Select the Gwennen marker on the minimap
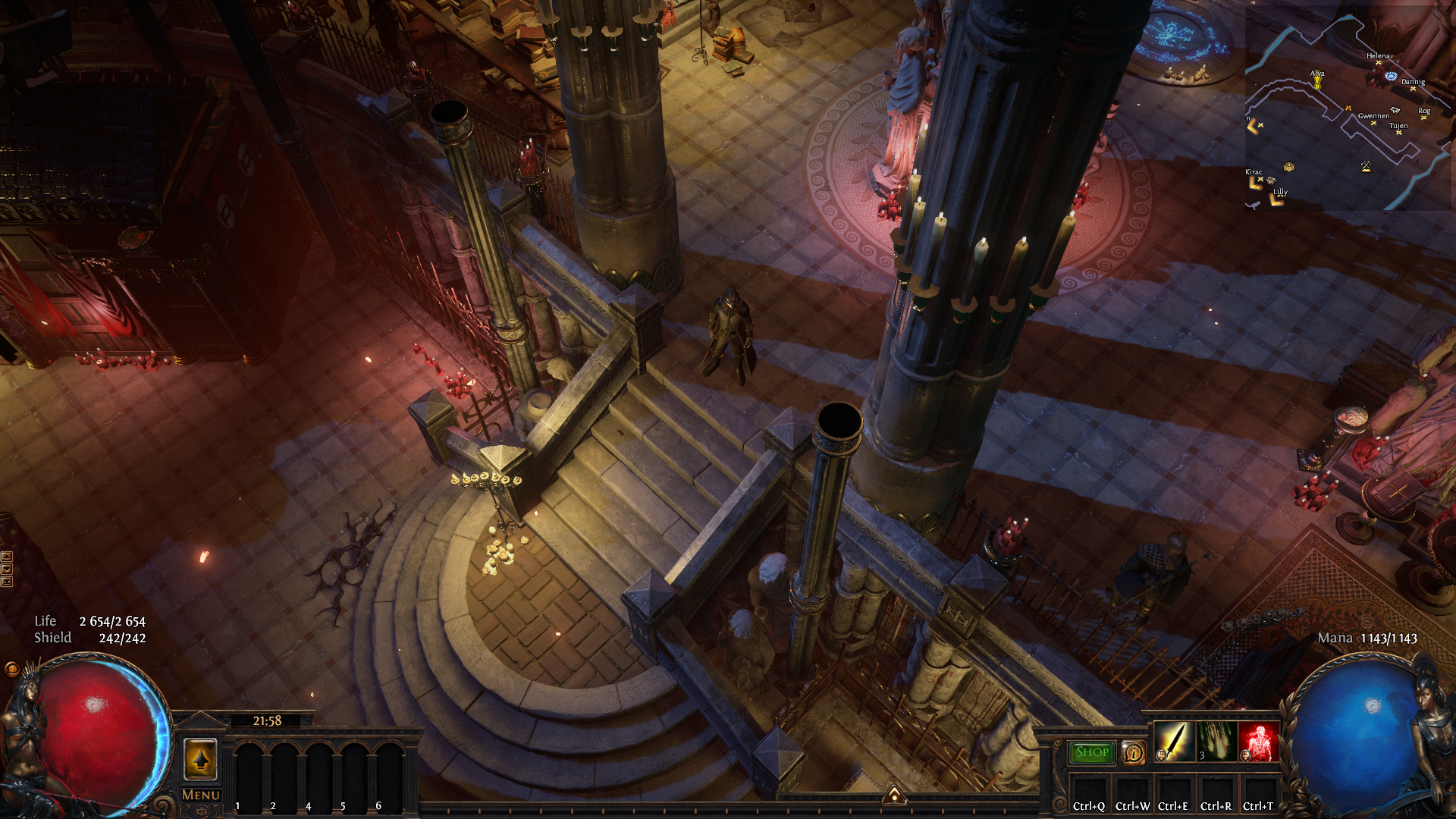 click(x=1373, y=123)
